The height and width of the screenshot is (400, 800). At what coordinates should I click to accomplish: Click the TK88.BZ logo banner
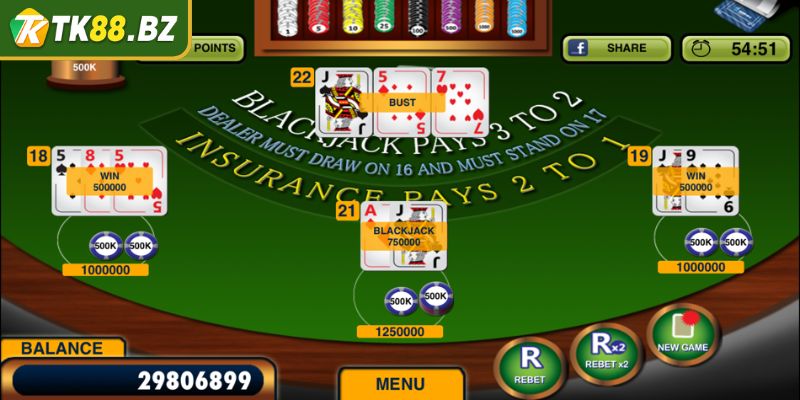93,27
